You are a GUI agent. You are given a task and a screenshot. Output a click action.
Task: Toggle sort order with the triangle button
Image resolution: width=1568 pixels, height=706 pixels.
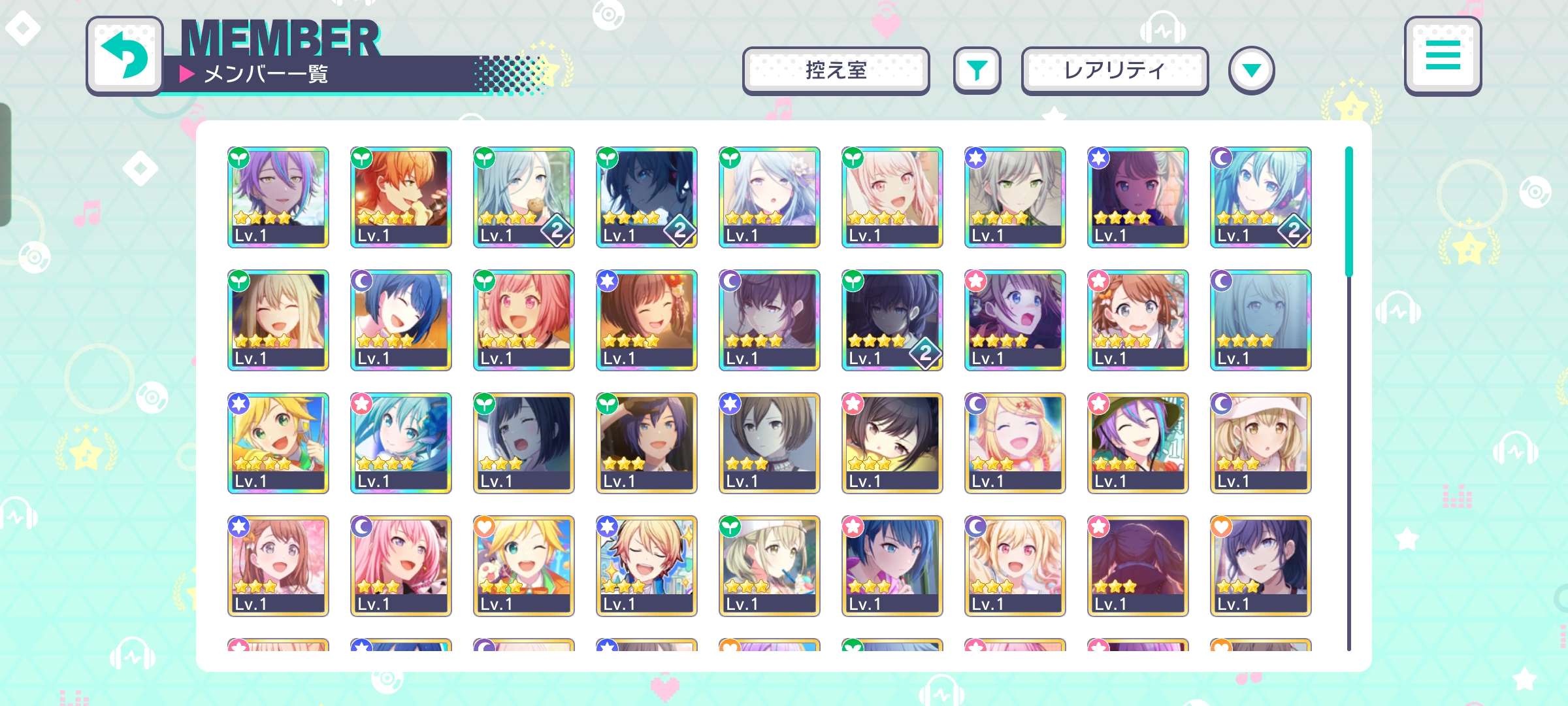[x=1251, y=71]
